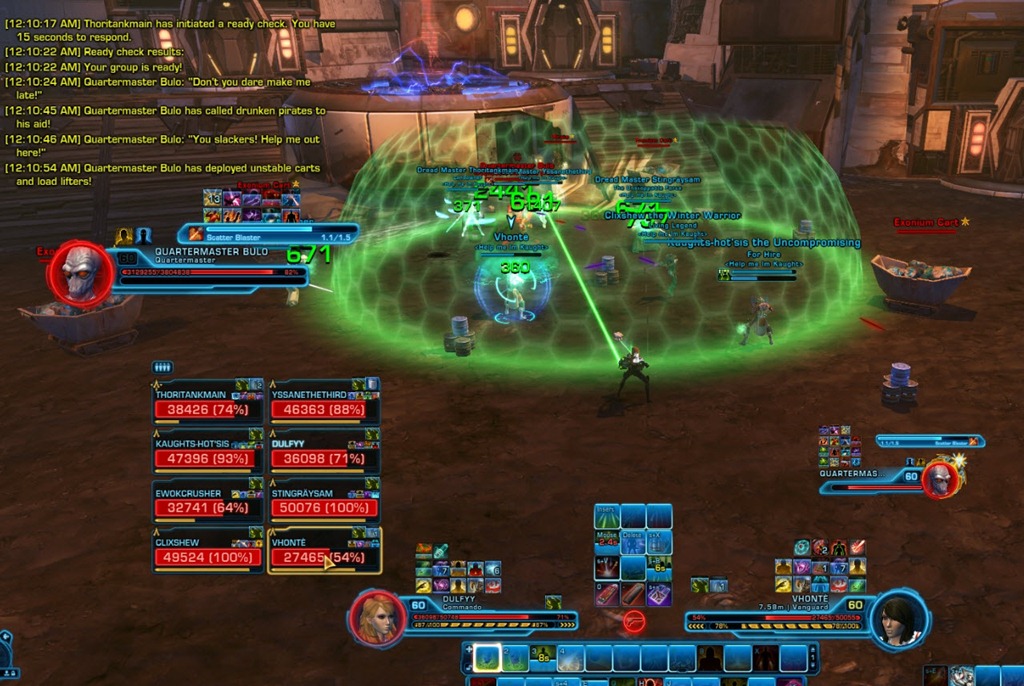Select Thoritankmain's raid frame
Viewport: 1024px width, 686px height.
(x=208, y=403)
